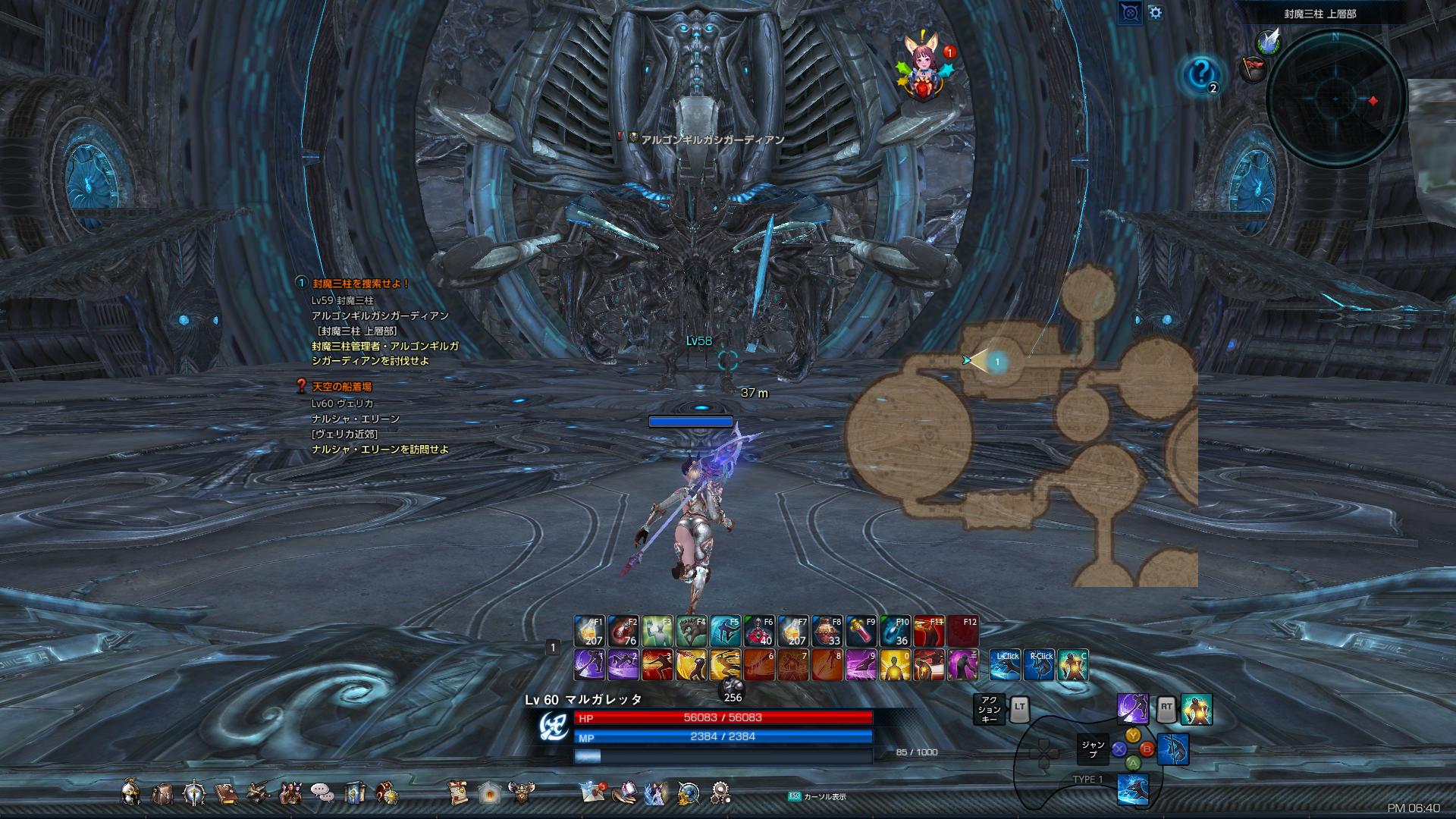Viewport: 1456px width, 819px height.
Task: Use the F9 pink vial item slot
Action: (861, 631)
